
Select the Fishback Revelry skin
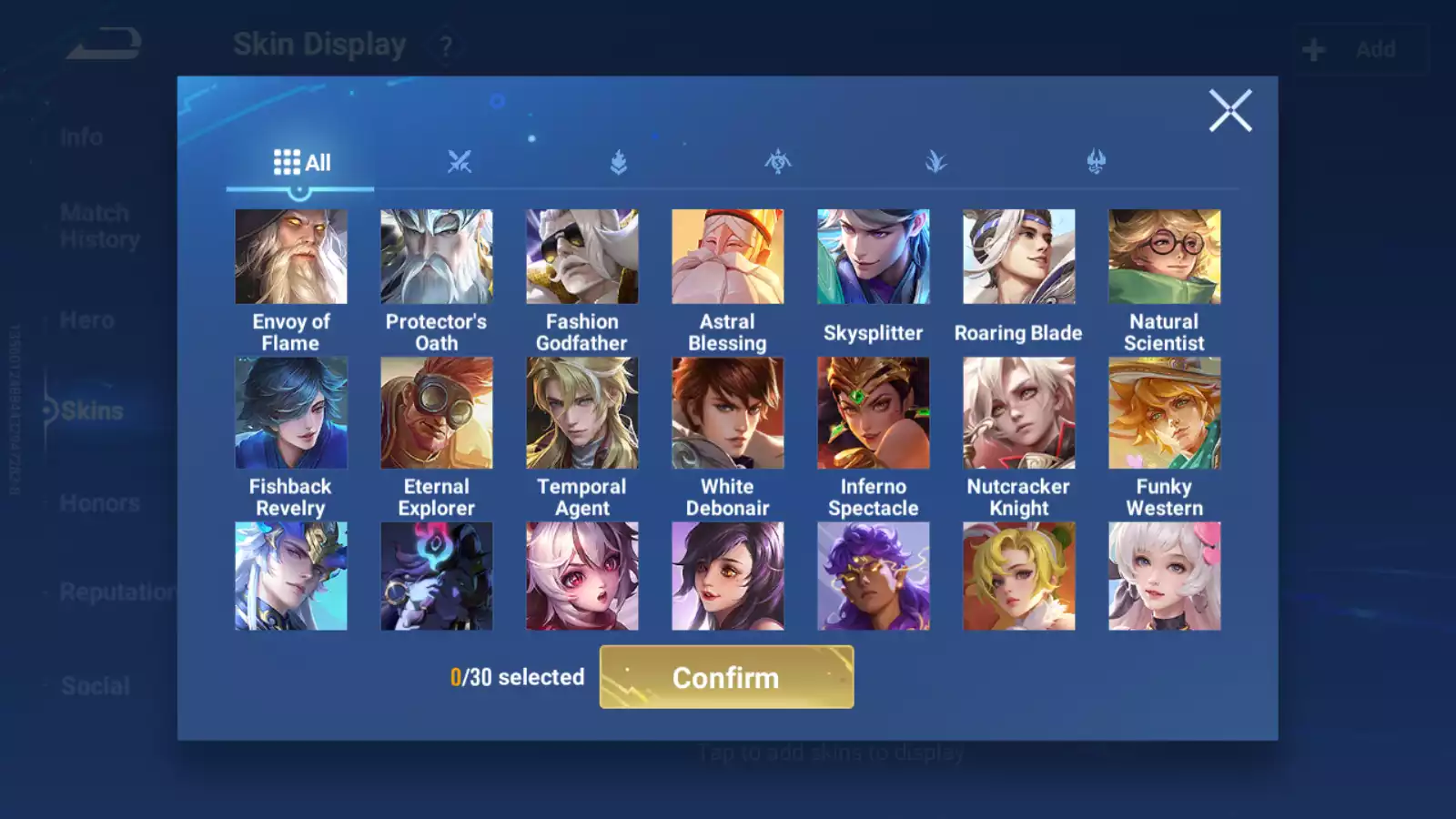(x=291, y=413)
